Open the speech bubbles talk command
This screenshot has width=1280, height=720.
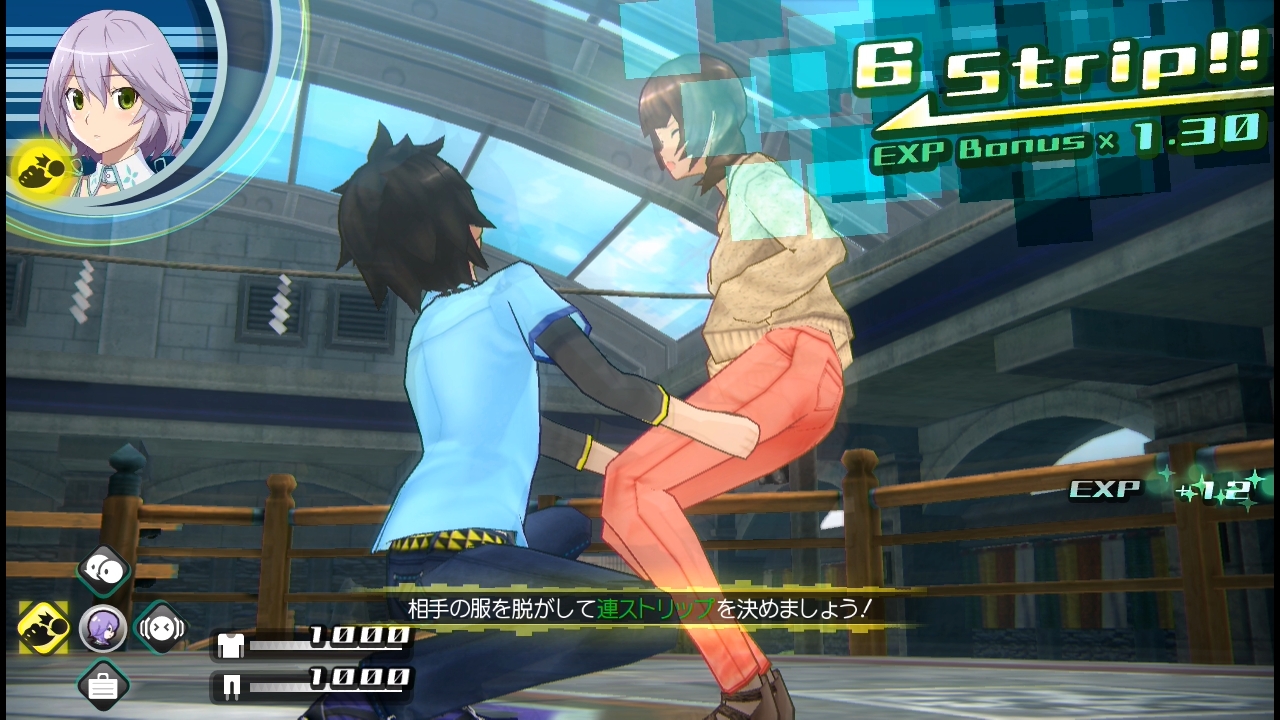pos(103,571)
